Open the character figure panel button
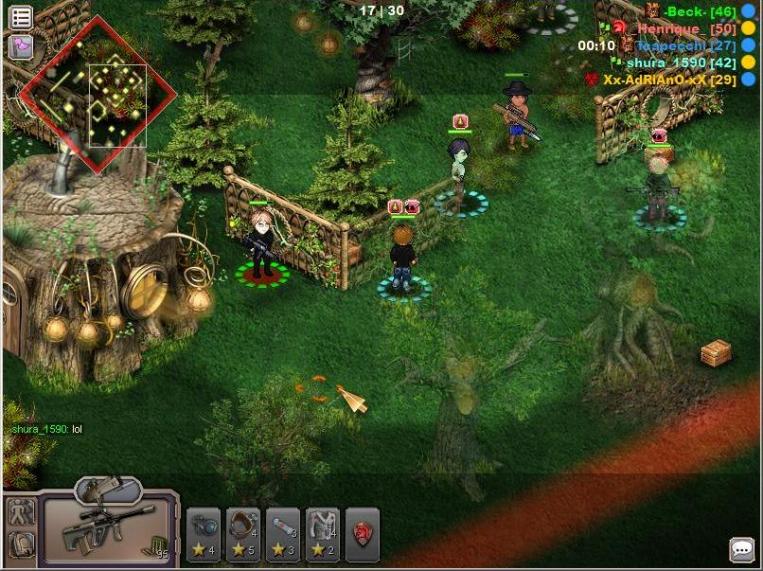This screenshot has height=571, width=763. click(x=21, y=513)
